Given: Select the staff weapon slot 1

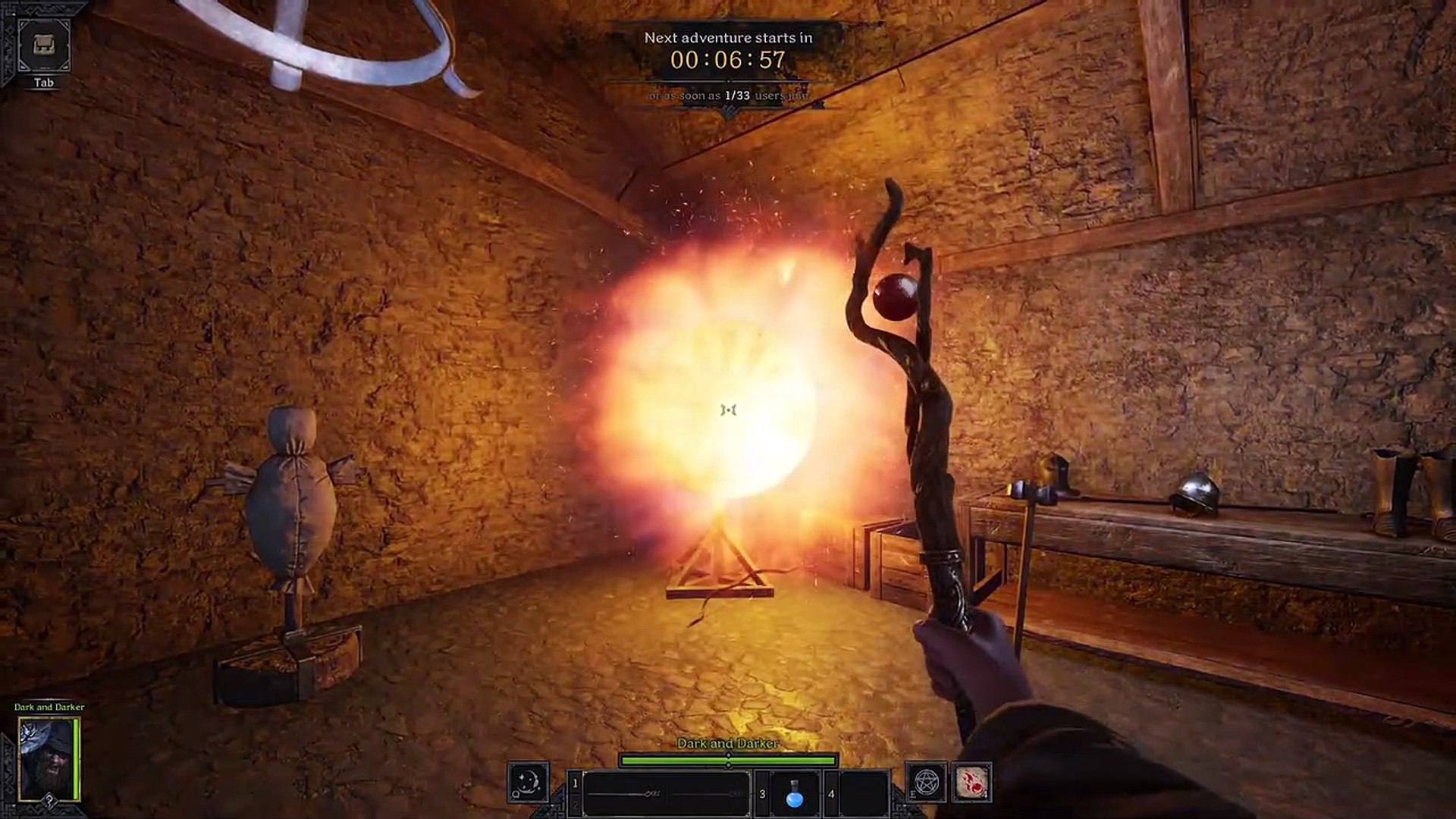Looking at the screenshot, I should tap(666, 794).
